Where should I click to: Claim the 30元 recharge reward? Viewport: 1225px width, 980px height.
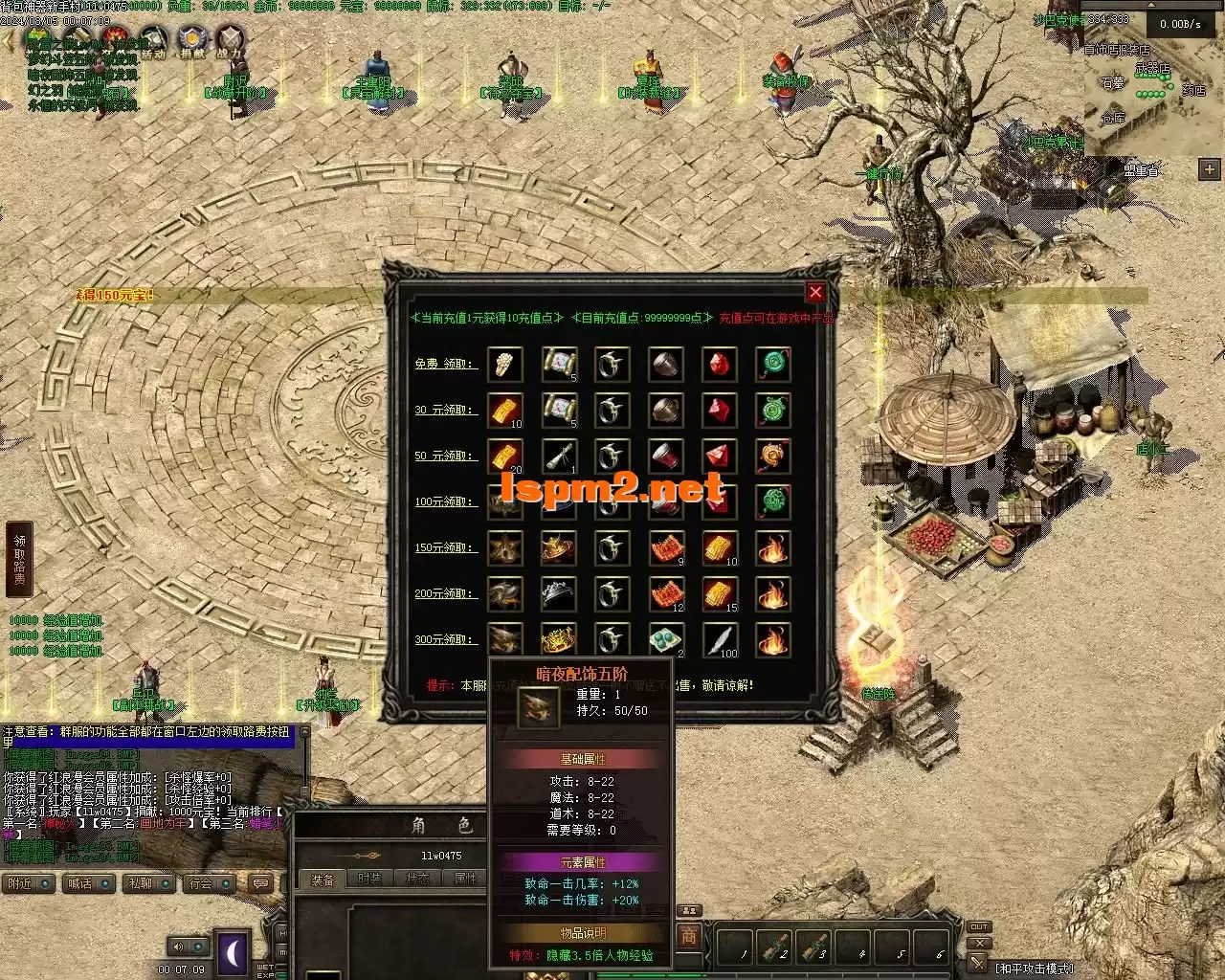pos(445,410)
